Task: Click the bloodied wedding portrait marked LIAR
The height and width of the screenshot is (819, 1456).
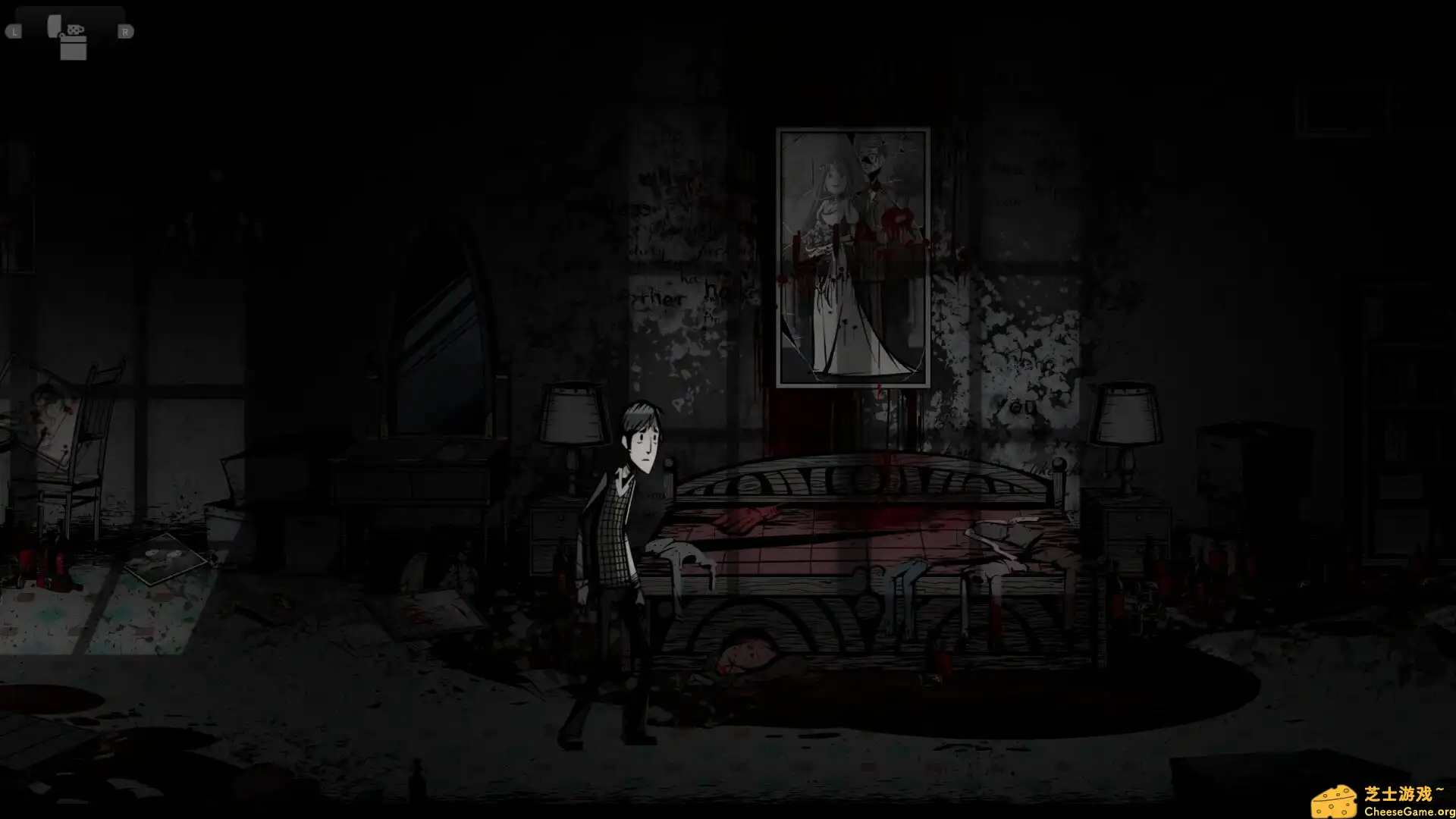Action: coord(851,254)
